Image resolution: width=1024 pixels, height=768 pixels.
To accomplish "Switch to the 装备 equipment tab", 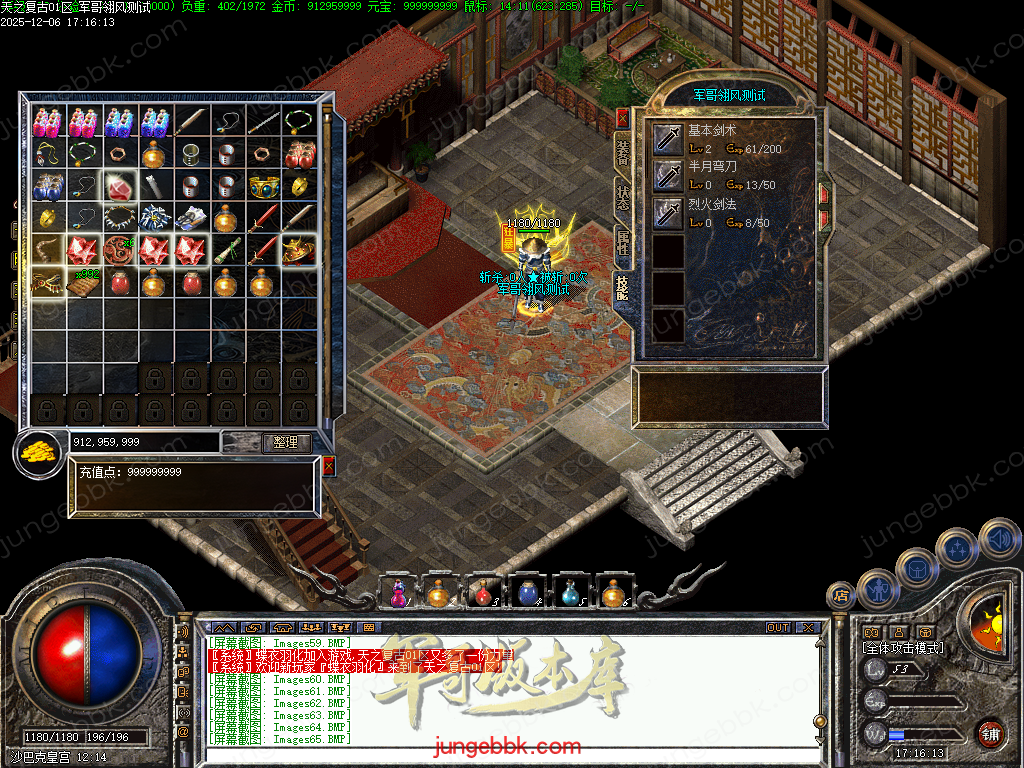I will (622, 152).
